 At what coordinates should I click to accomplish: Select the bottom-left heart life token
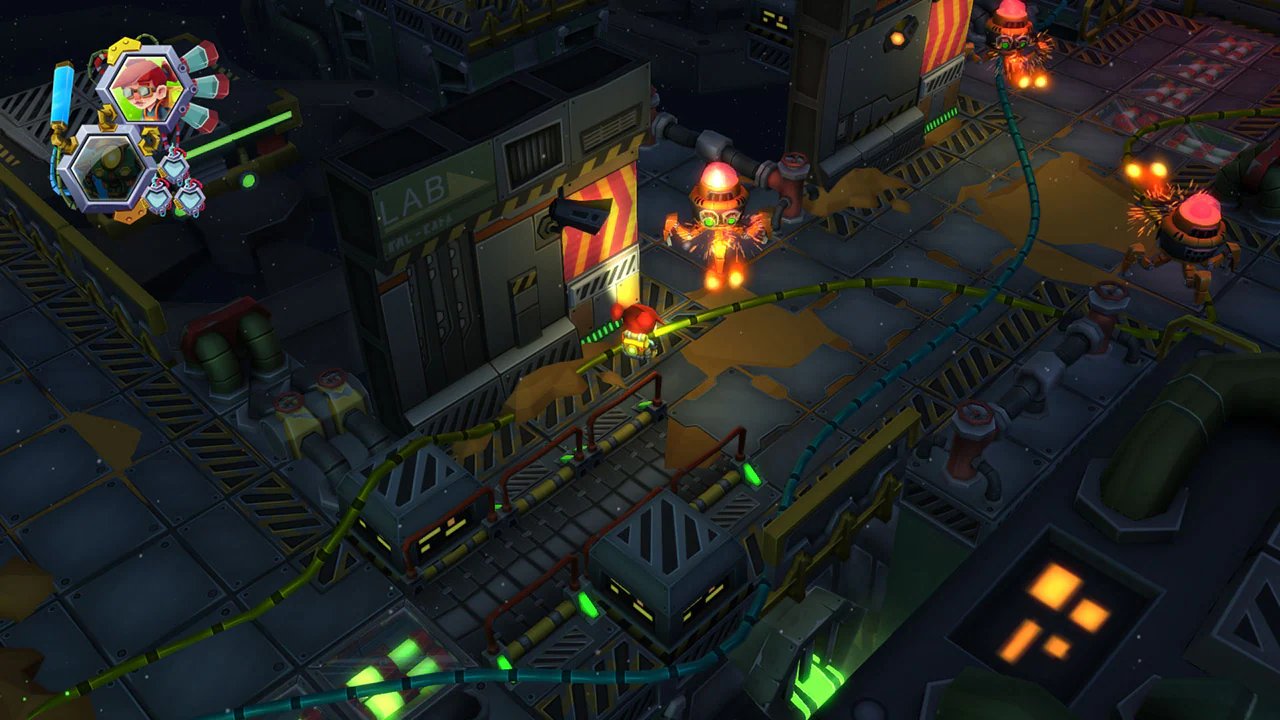pos(160,198)
